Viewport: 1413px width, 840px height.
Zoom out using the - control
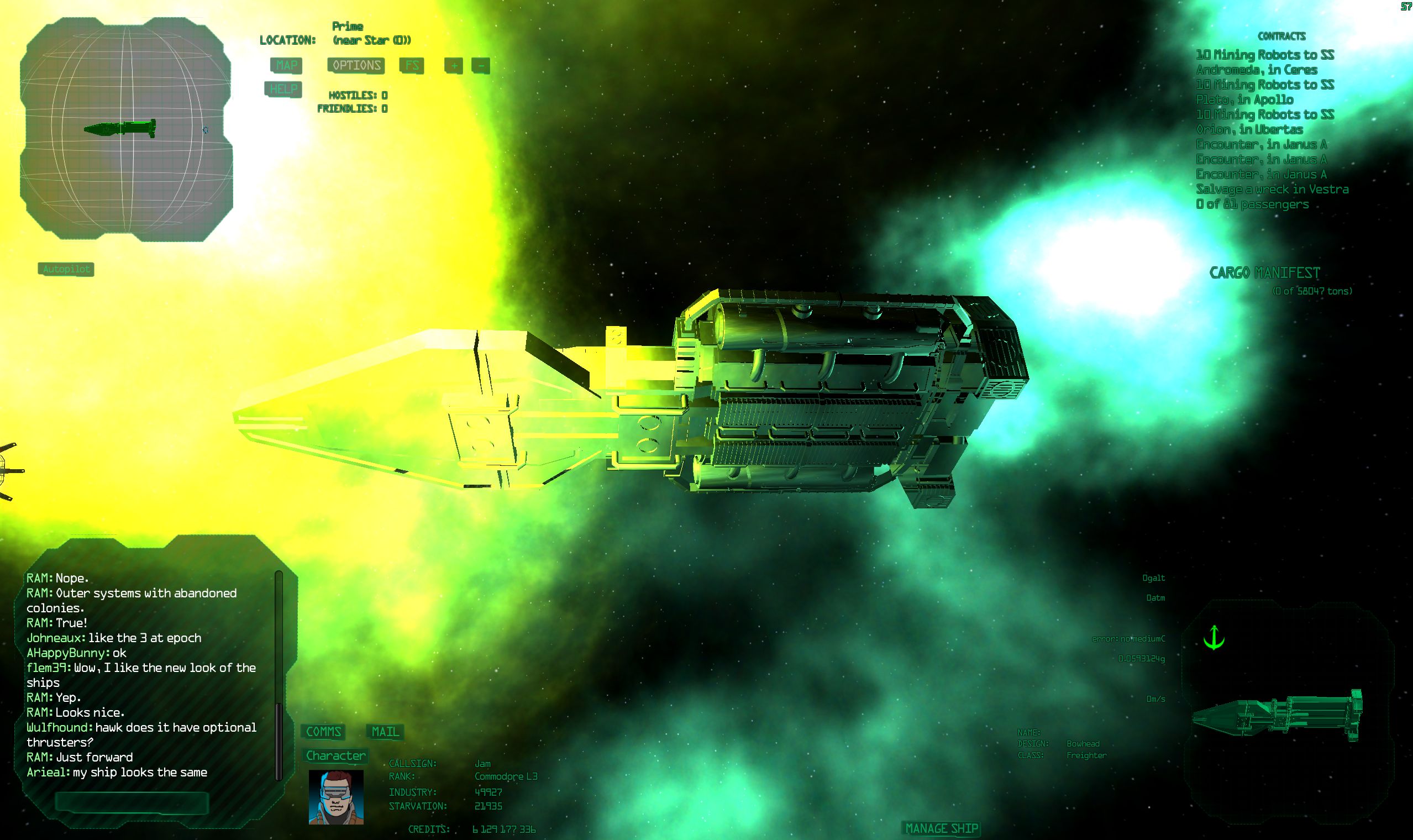pyautogui.click(x=480, y=67)
